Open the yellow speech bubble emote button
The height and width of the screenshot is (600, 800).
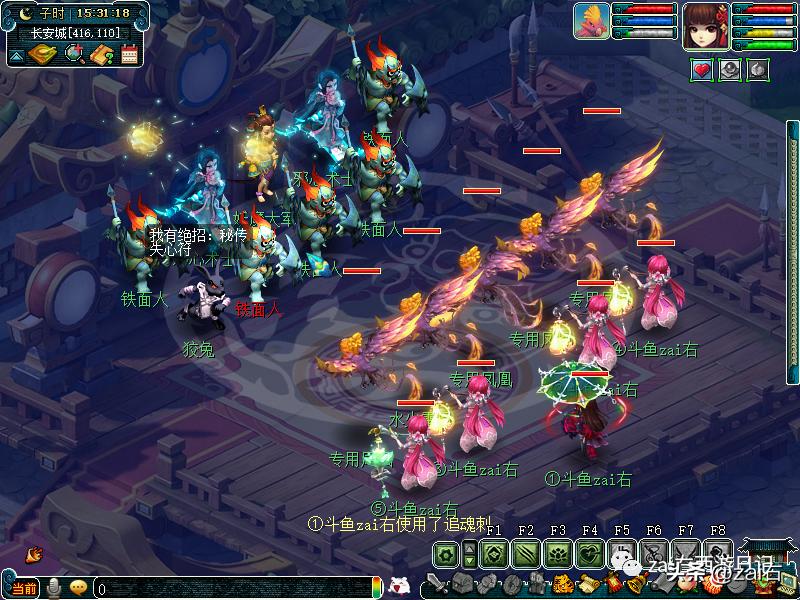coord(78,588)
